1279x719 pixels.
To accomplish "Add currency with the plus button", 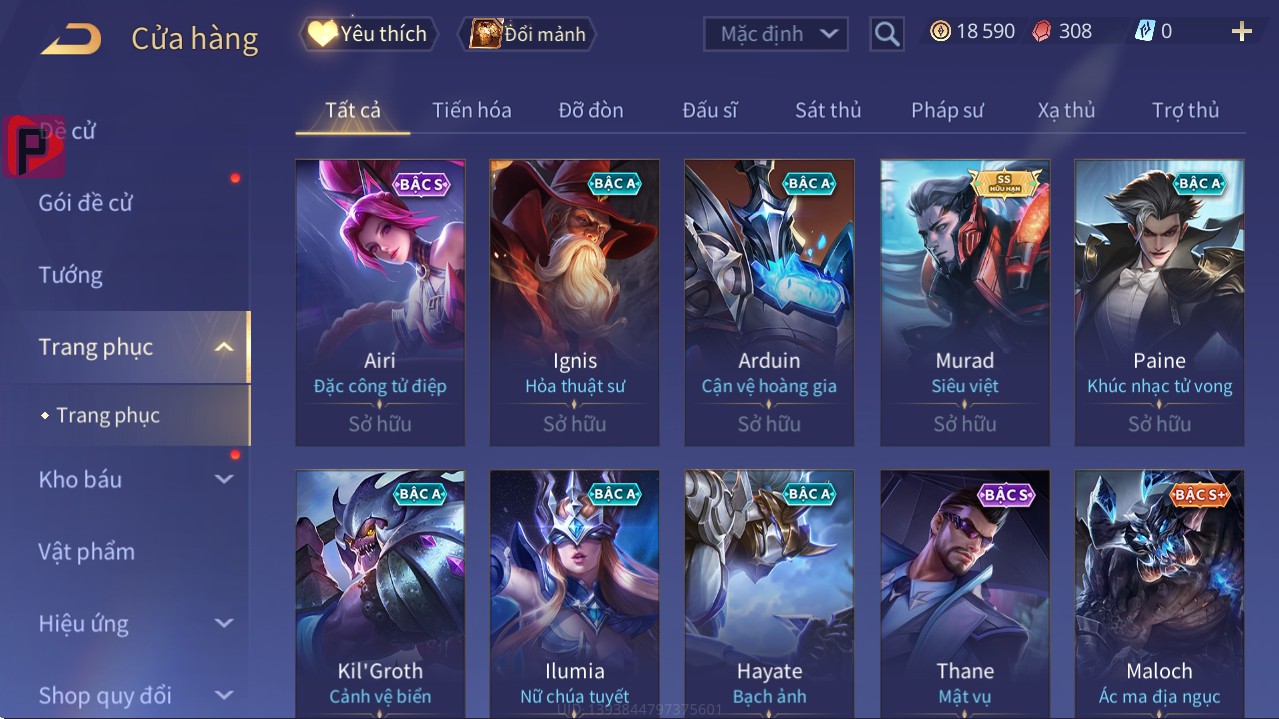I will point(1241,32).
